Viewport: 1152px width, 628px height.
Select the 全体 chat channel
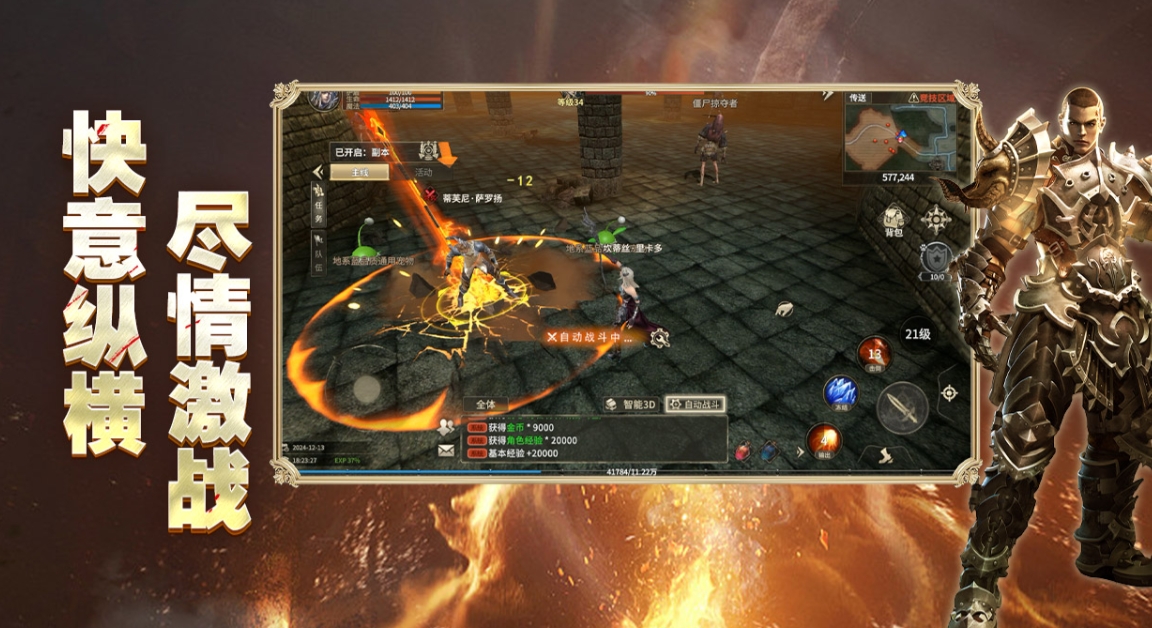click(486, 405)
